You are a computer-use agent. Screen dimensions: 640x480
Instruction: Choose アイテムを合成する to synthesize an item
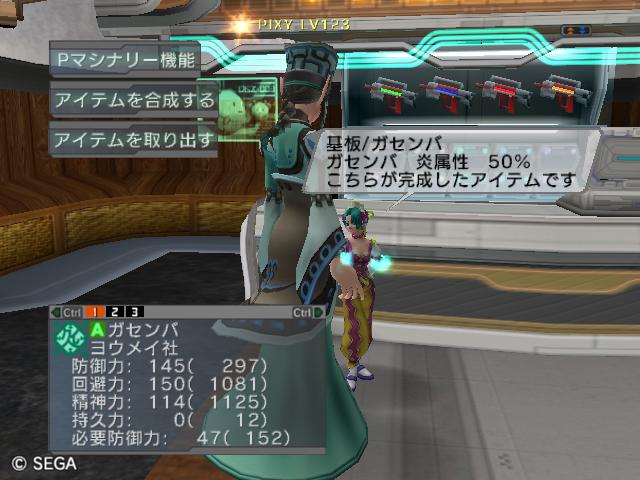pos(134,100)
